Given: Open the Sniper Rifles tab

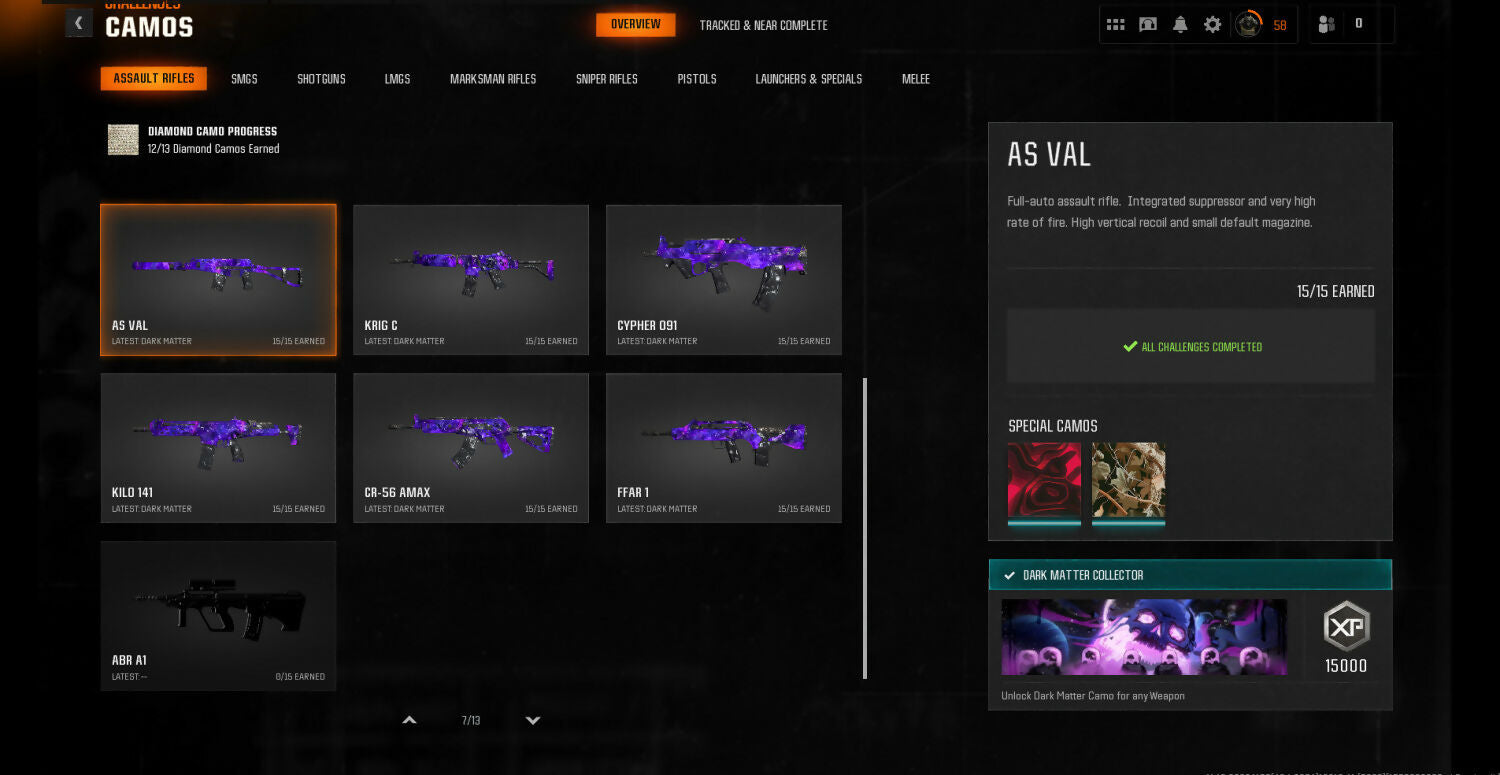Looking at the screenshot, I should pyautogui.click(x=606, y=79).
